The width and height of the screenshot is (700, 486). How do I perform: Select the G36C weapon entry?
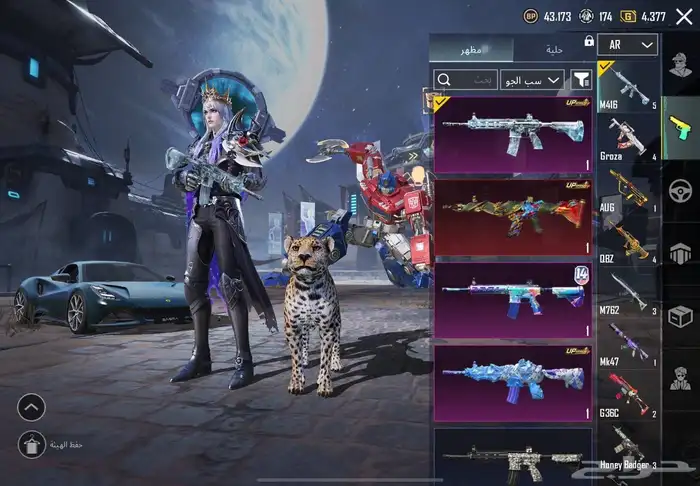(x=629, y=394)
